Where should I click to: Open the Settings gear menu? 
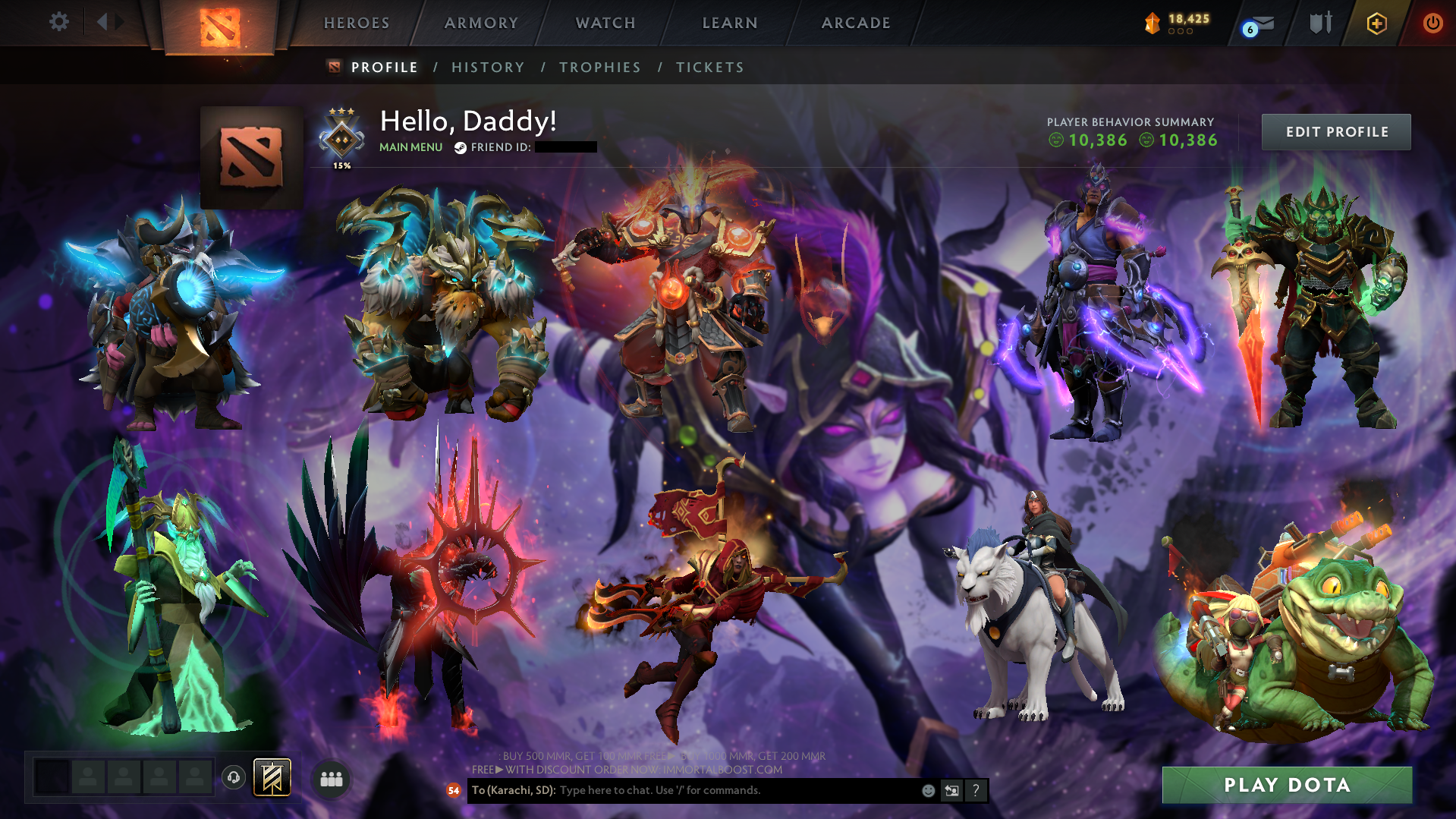tap(59, 22)
